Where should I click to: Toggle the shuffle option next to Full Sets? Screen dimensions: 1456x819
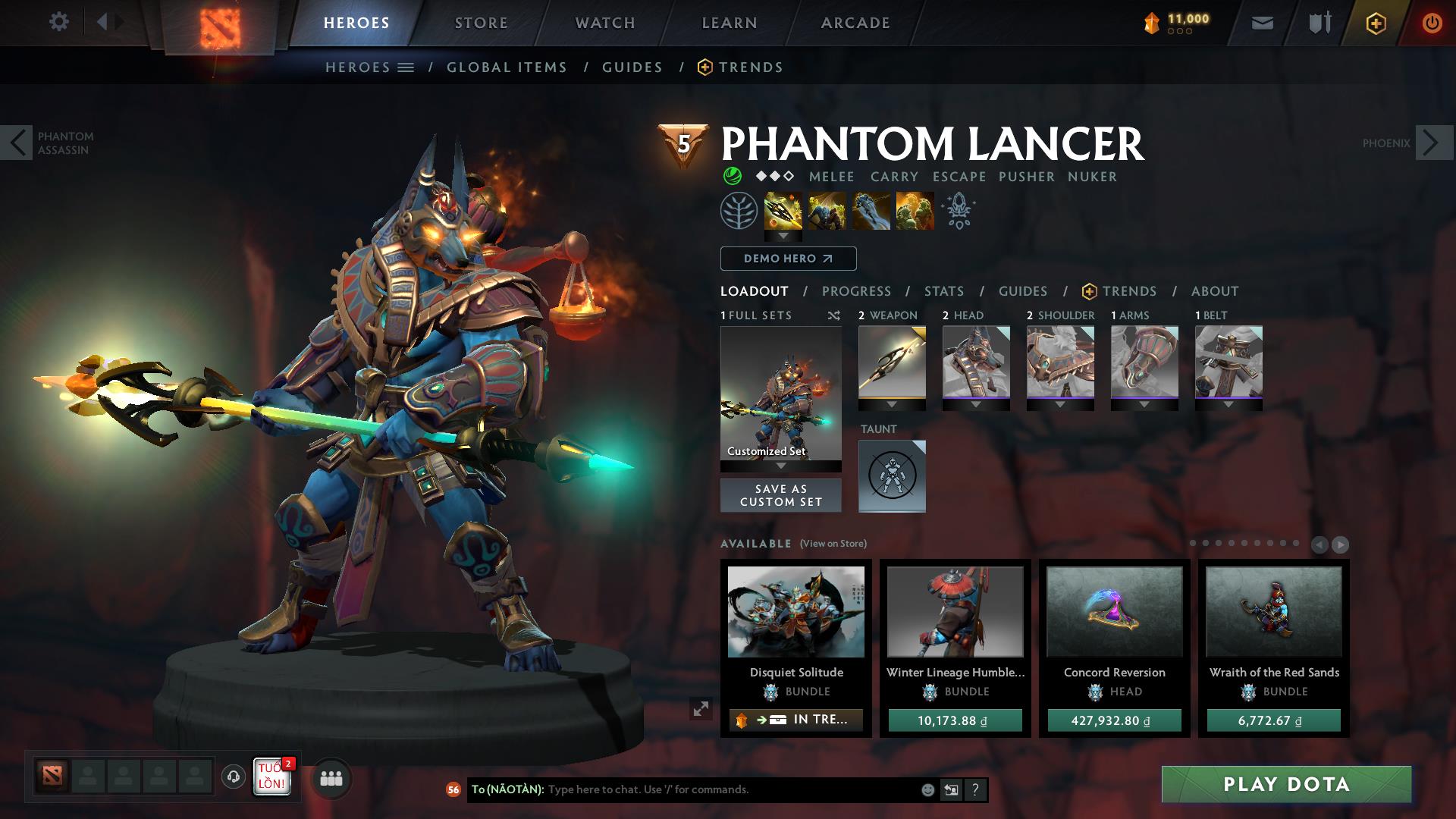(x=834, y=315)
